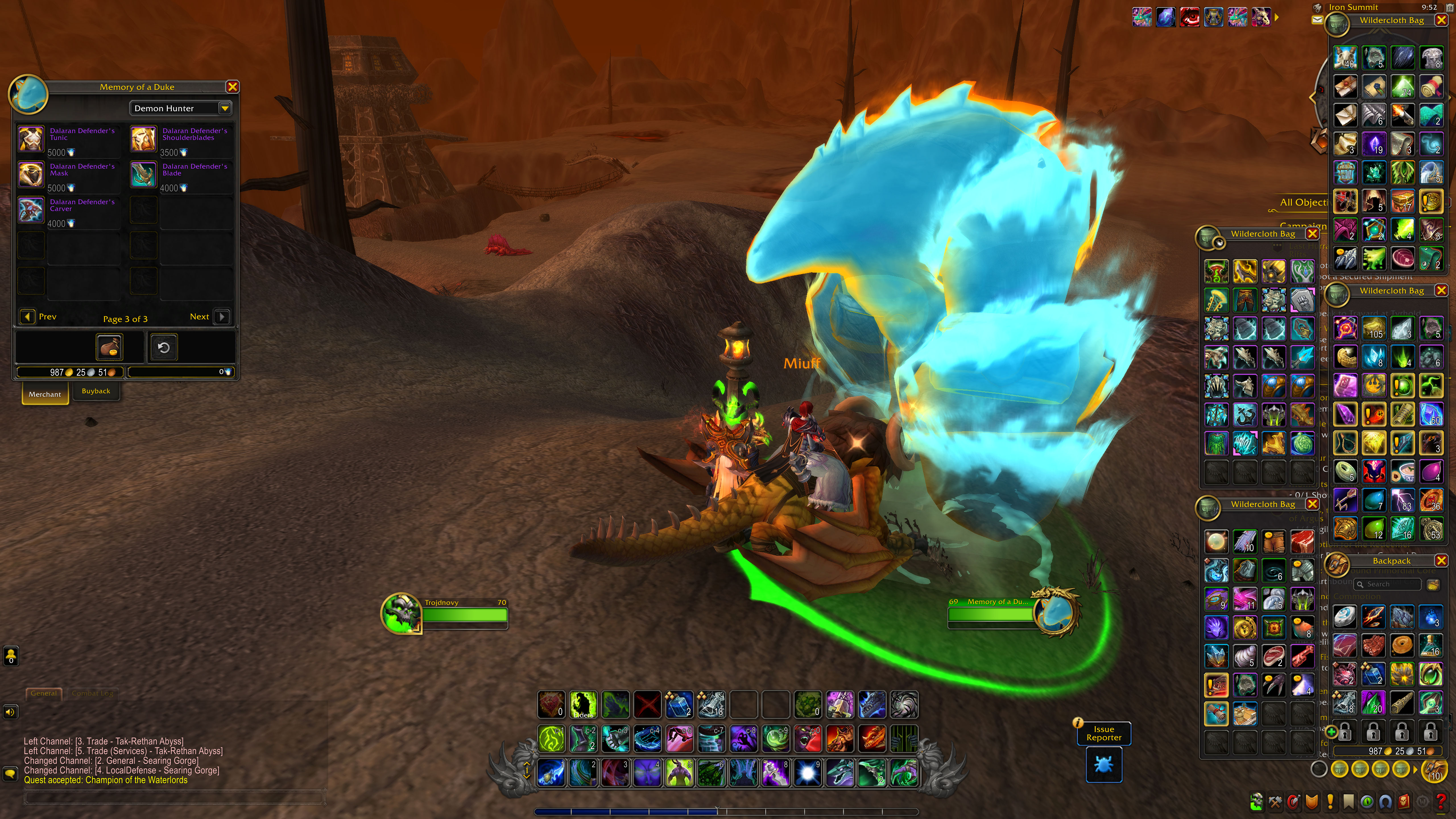Image resolution: width=1456 pixels, height=819 pixels.
Task: Switch to the Buyback tab
Action: (96, 391)
